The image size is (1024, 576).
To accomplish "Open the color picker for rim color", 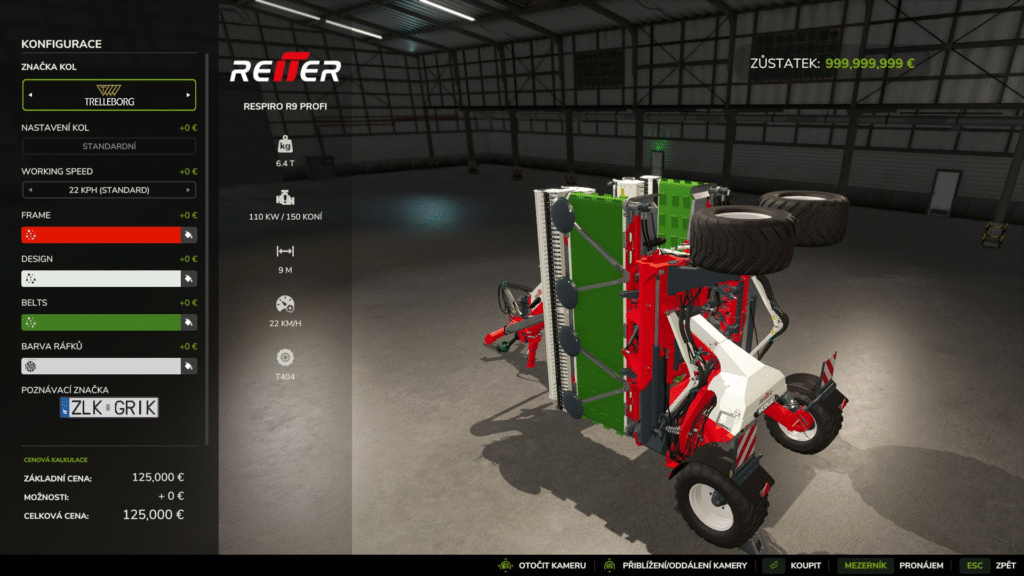I will click(x=188, y=367).
